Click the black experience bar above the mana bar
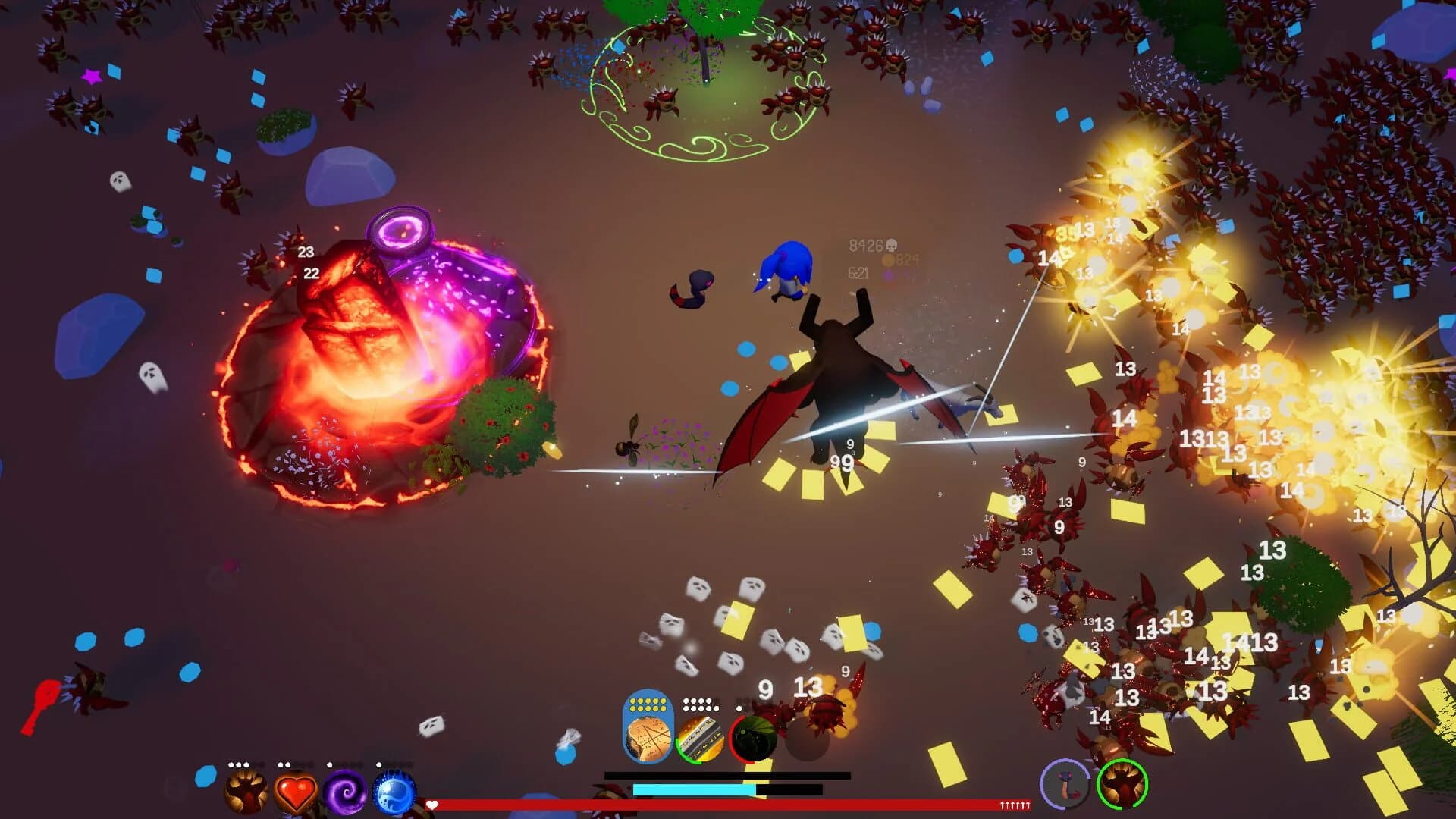The image size is (1456, 819). coord(726,776)
